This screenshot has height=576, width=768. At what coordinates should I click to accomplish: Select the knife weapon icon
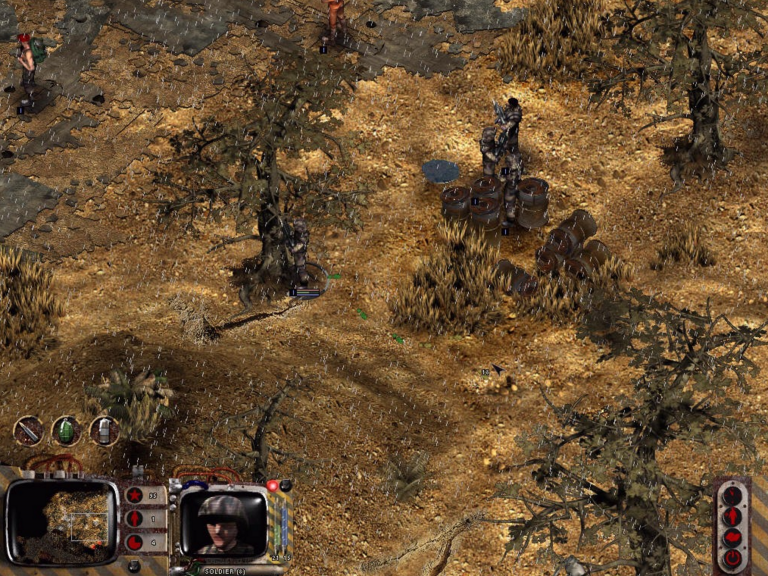(x=28, y=431)
